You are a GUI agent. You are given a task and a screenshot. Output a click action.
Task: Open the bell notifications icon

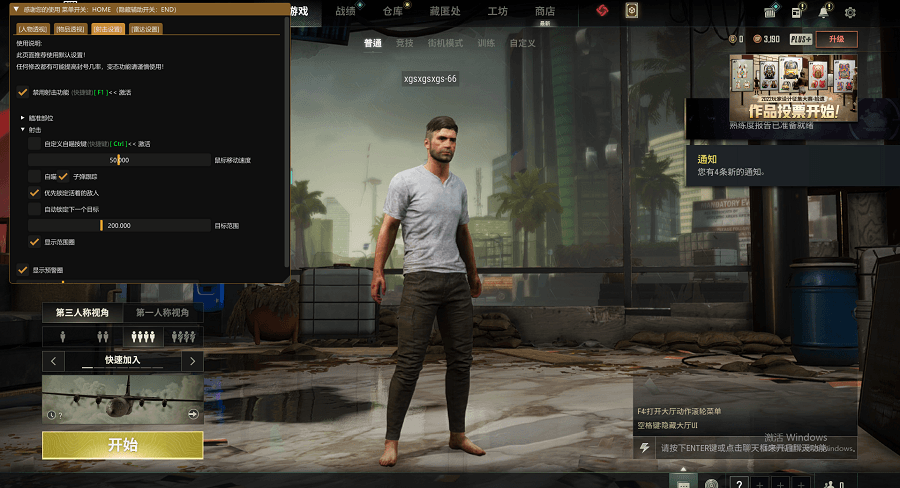click(823, 13)
